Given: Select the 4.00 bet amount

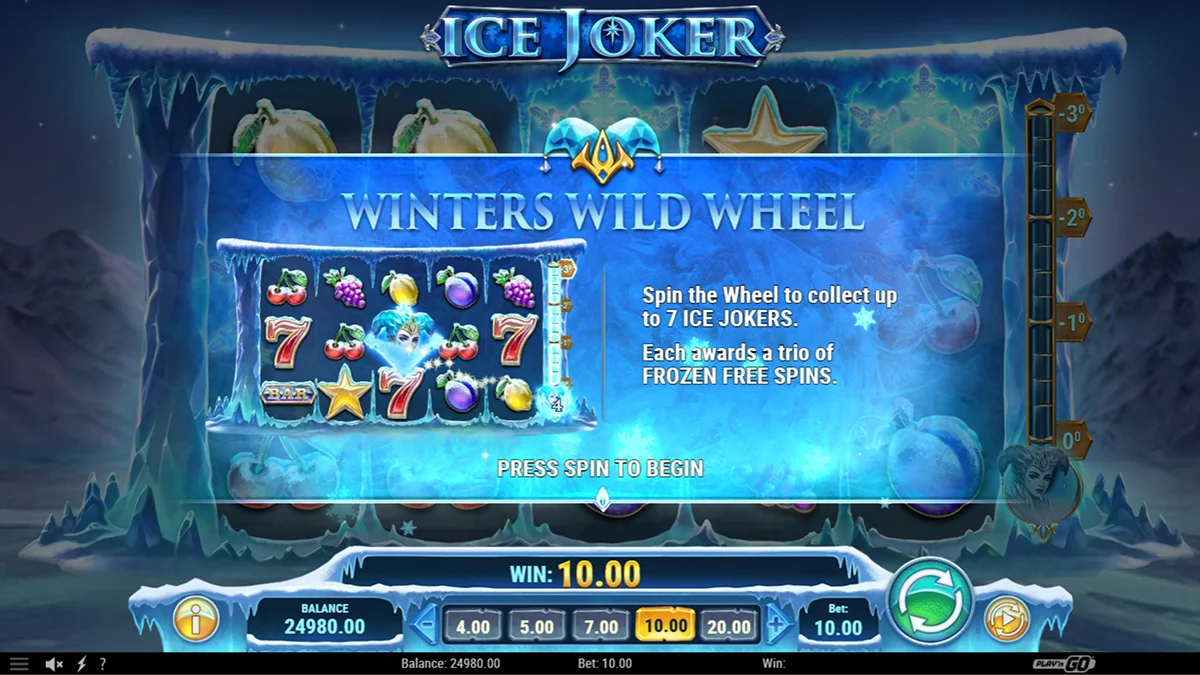Looking at the screenshot, I should [473, 627].
